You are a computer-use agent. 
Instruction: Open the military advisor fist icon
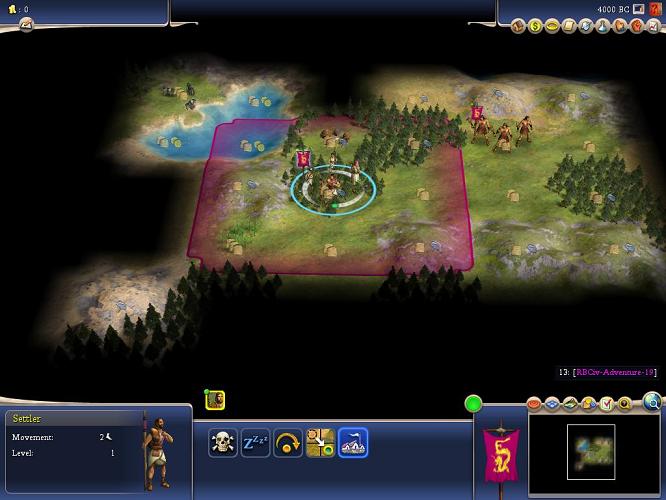635,26
